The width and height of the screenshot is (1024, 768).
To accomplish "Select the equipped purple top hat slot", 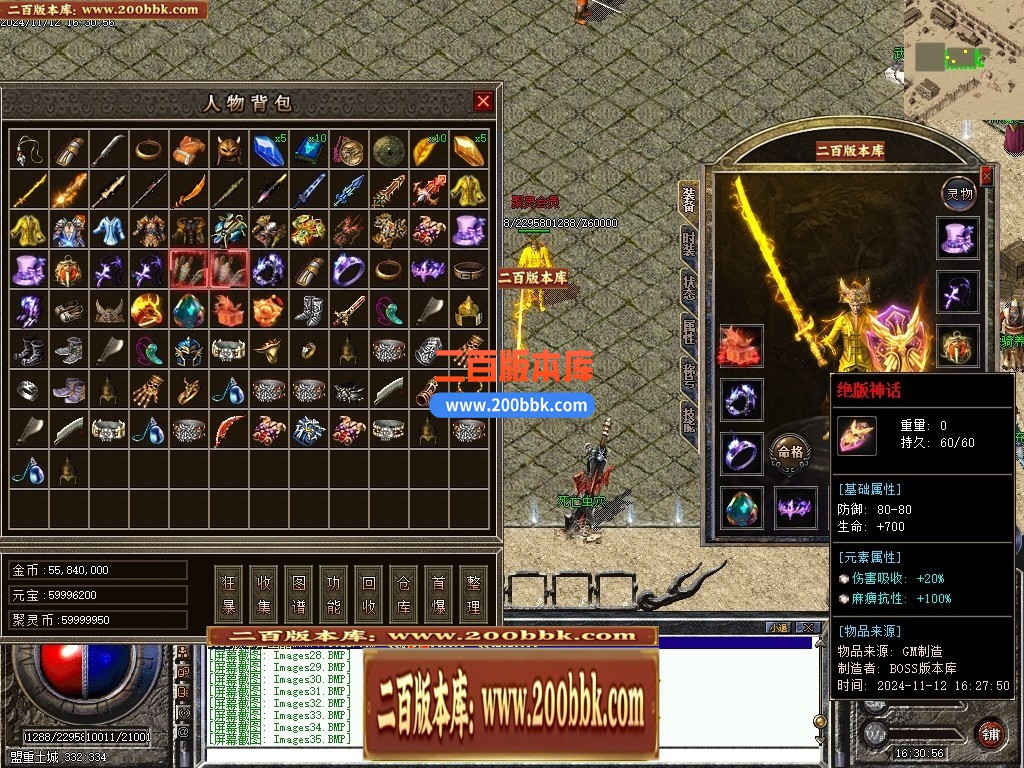I will (x=958, y=239).
